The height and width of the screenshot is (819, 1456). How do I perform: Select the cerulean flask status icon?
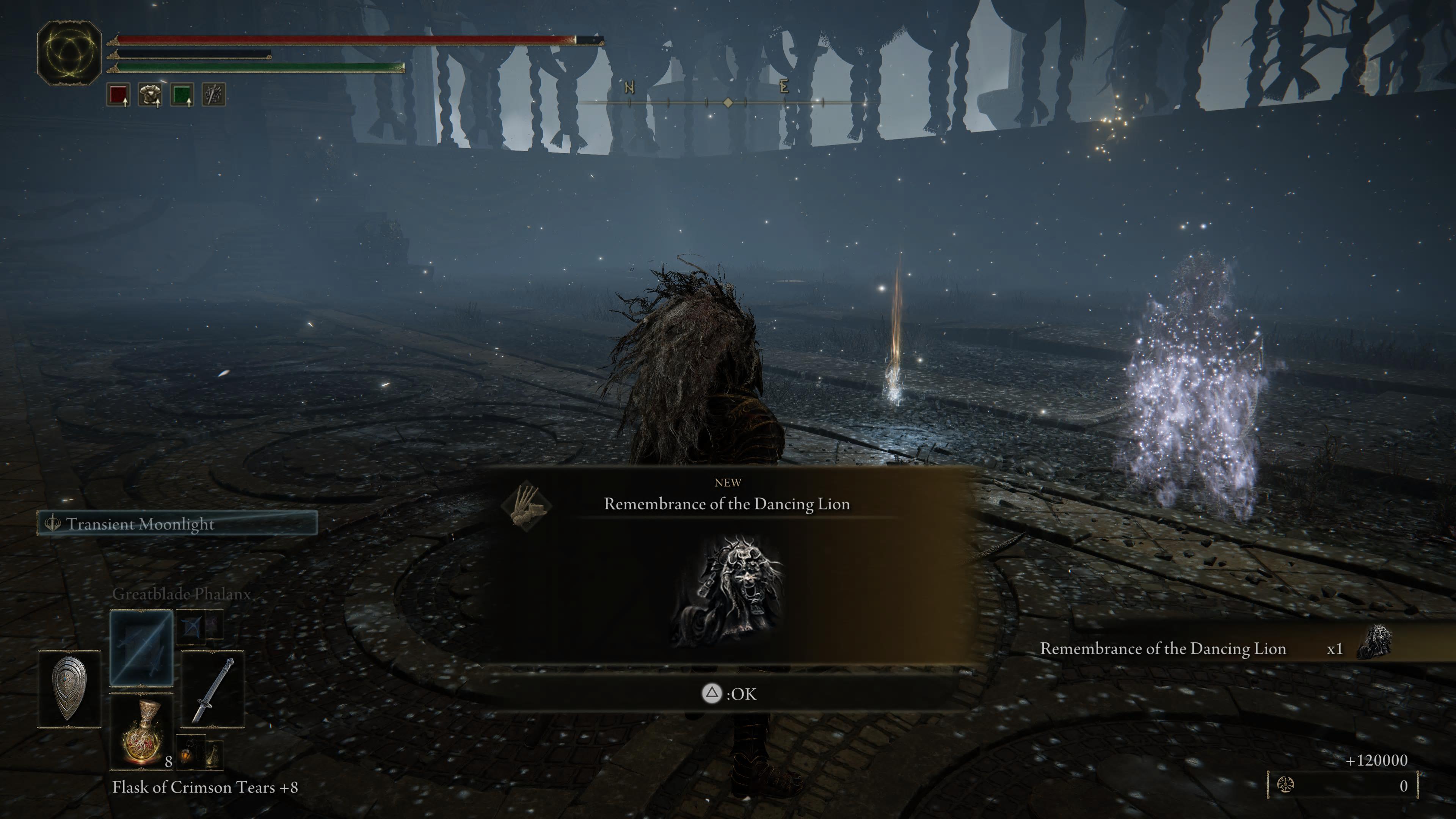click(x=182, y=95)
